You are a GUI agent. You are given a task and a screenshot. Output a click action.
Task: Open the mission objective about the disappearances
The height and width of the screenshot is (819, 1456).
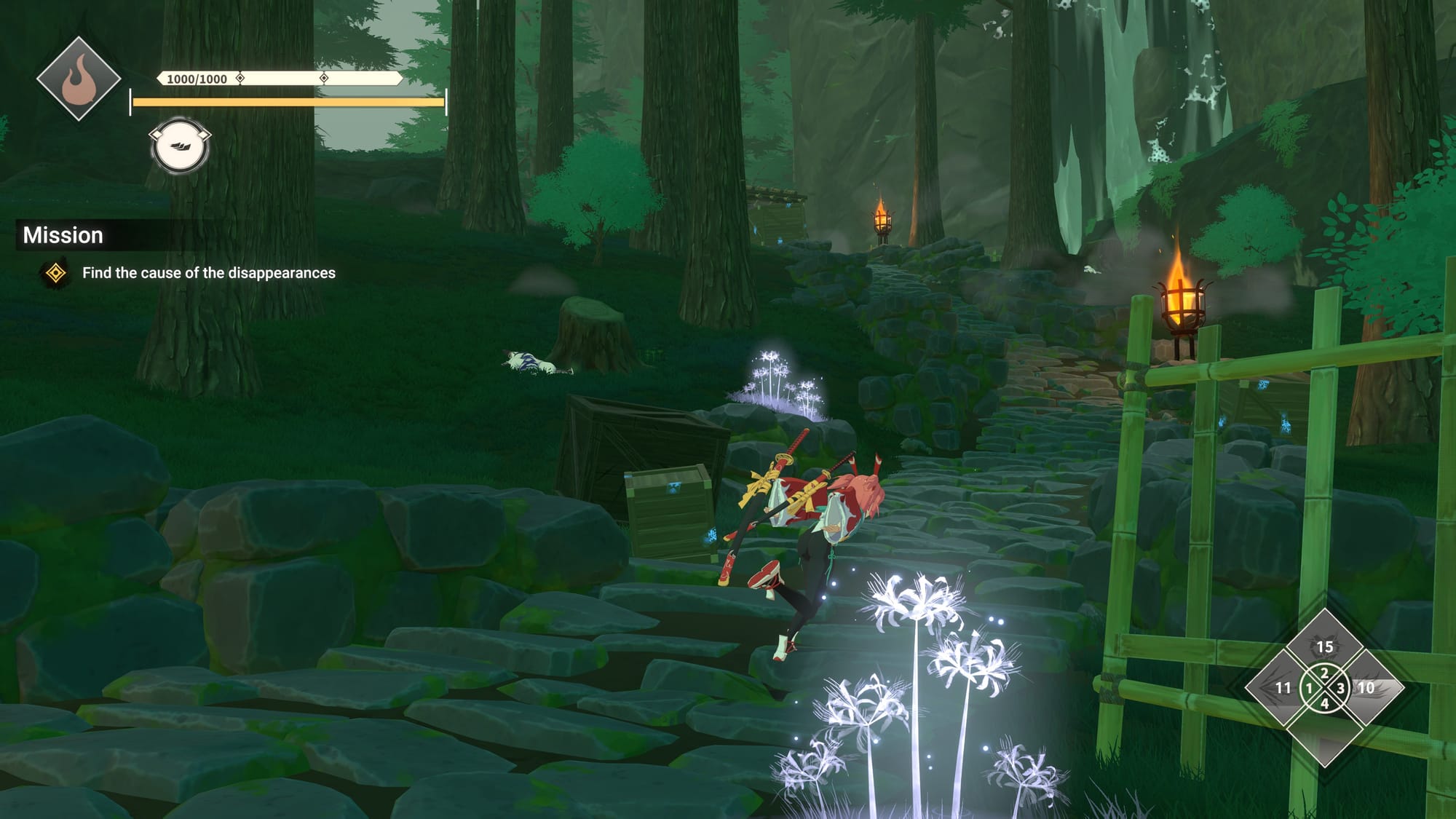208,273
